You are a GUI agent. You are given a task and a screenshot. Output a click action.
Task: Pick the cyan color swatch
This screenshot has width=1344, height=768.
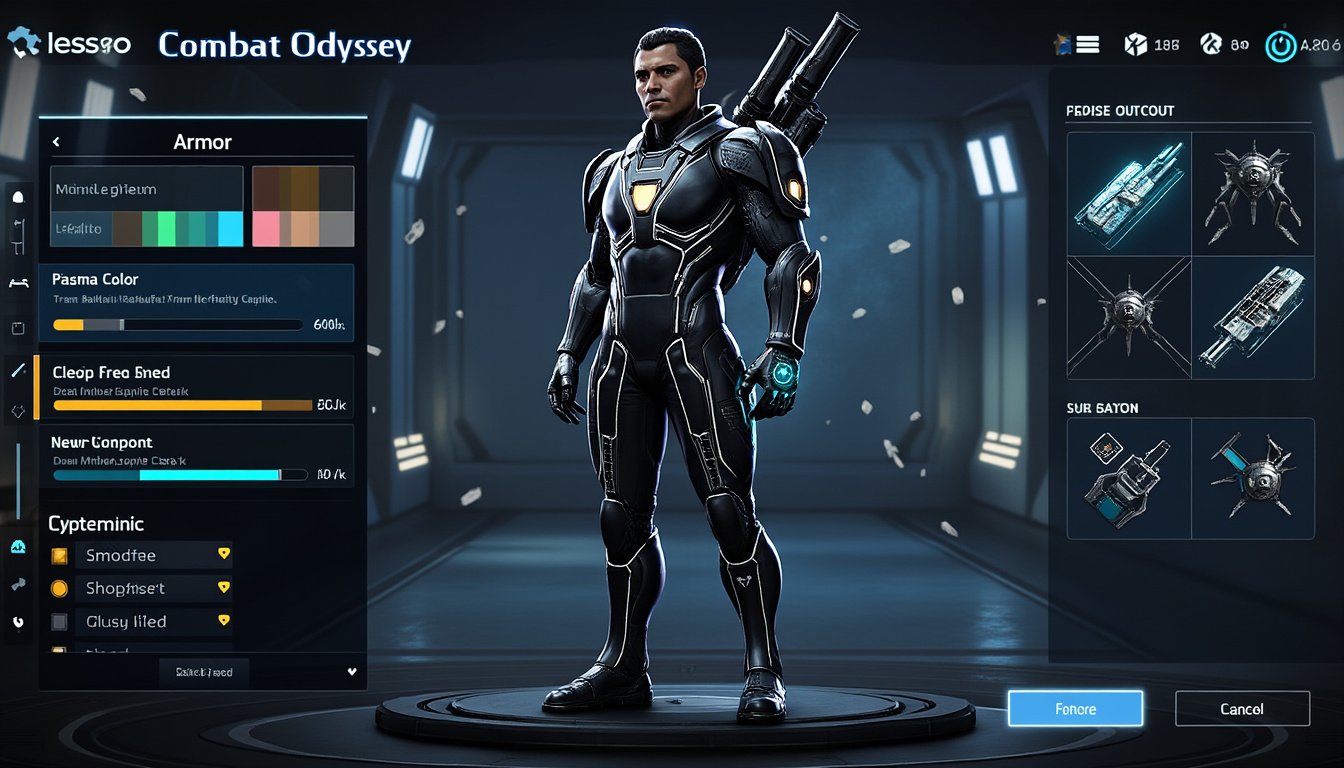[x=230, y=229]
